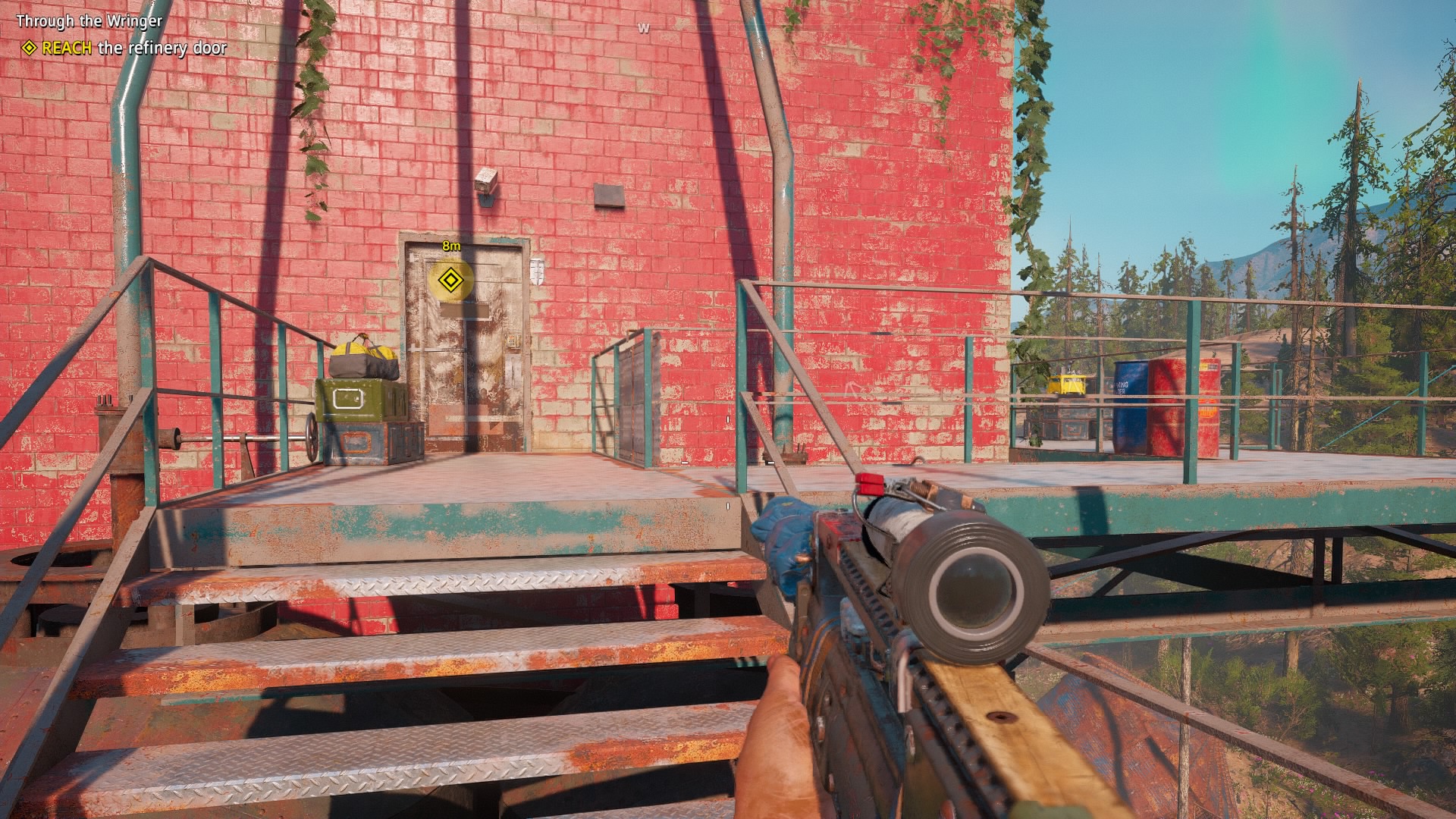The width and height of the screenshot is (1456, 819).
Task: Click the W marker on the compass
Action: [x=642, y=27]
